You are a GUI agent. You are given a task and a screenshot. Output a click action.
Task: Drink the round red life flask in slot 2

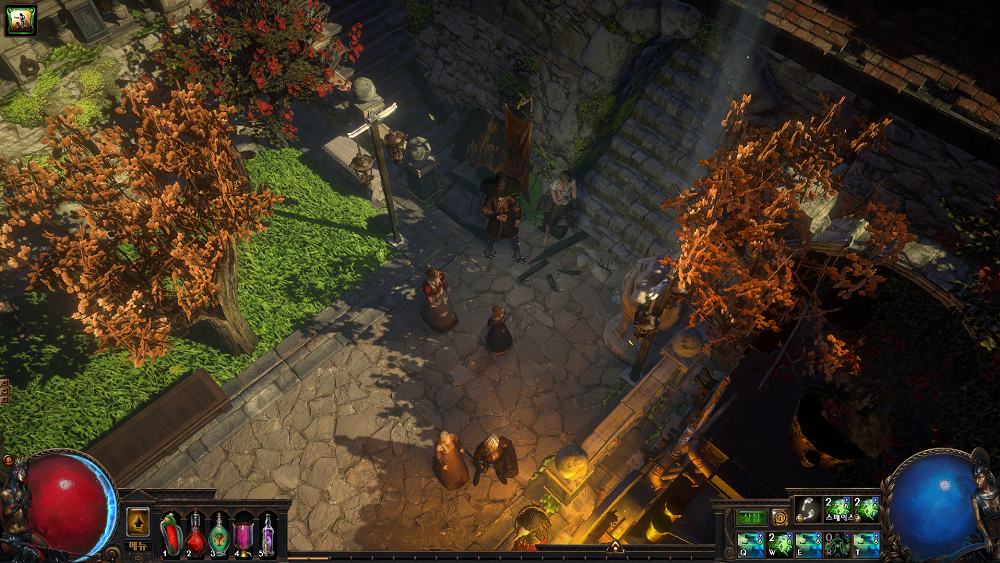coord(195,533)
